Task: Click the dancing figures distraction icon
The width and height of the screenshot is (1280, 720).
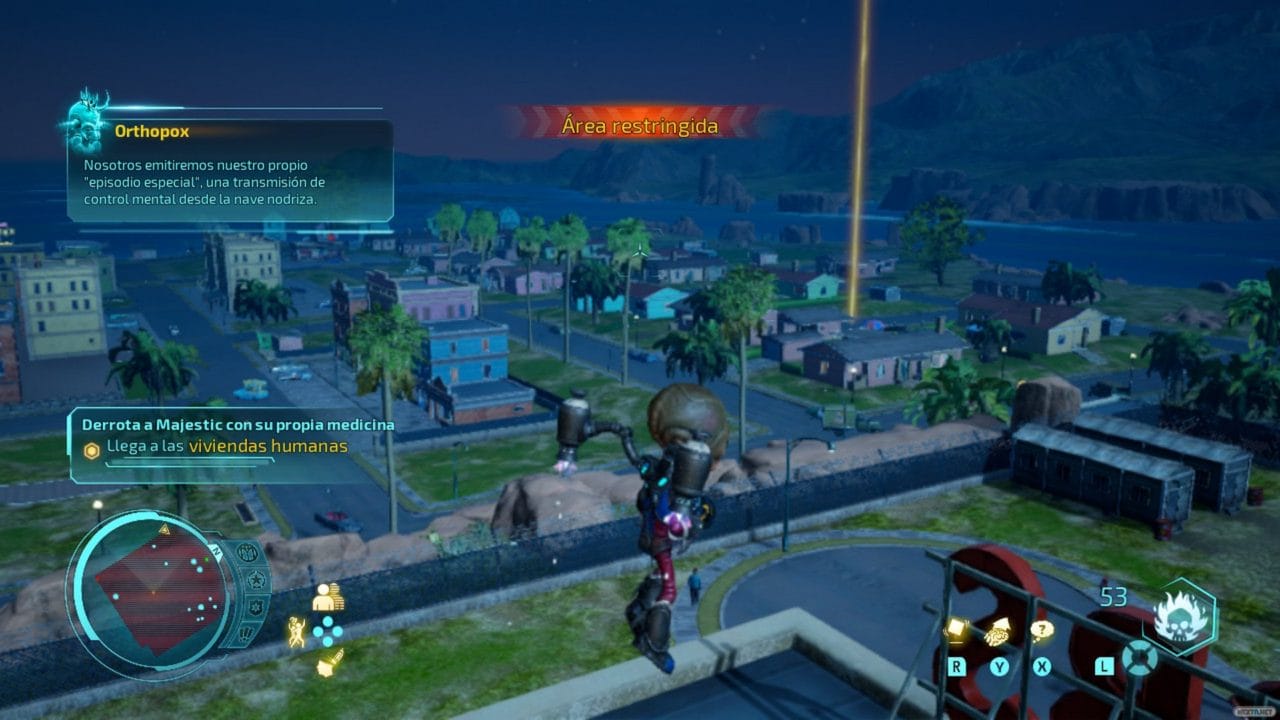Action: coord(296,631)
